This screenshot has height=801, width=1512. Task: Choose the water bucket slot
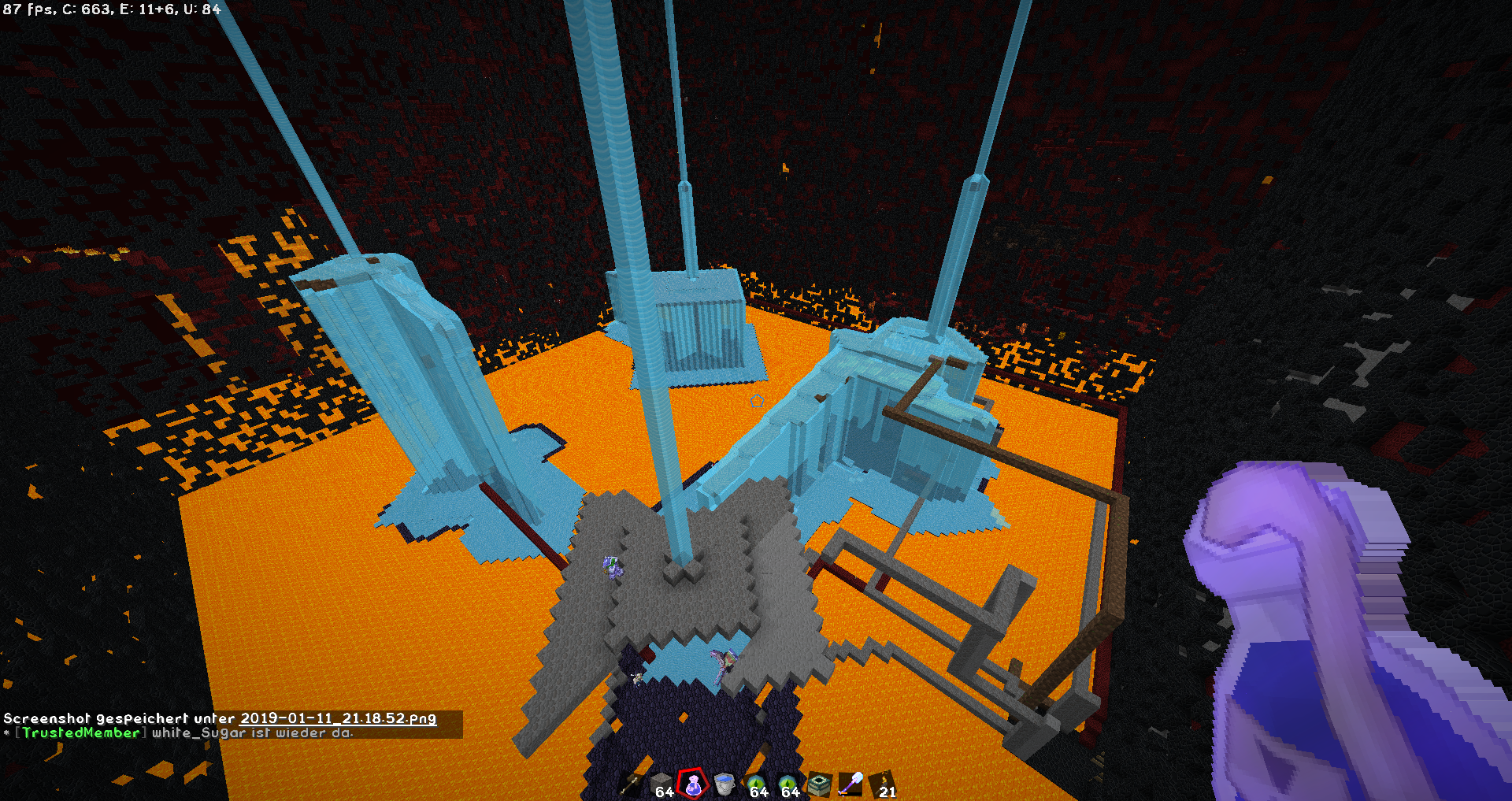tap(724, 784)
